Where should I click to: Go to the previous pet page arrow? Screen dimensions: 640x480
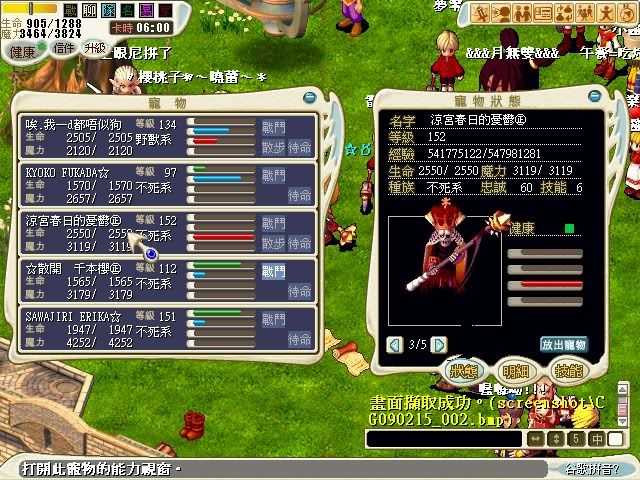tap(395, 344)
